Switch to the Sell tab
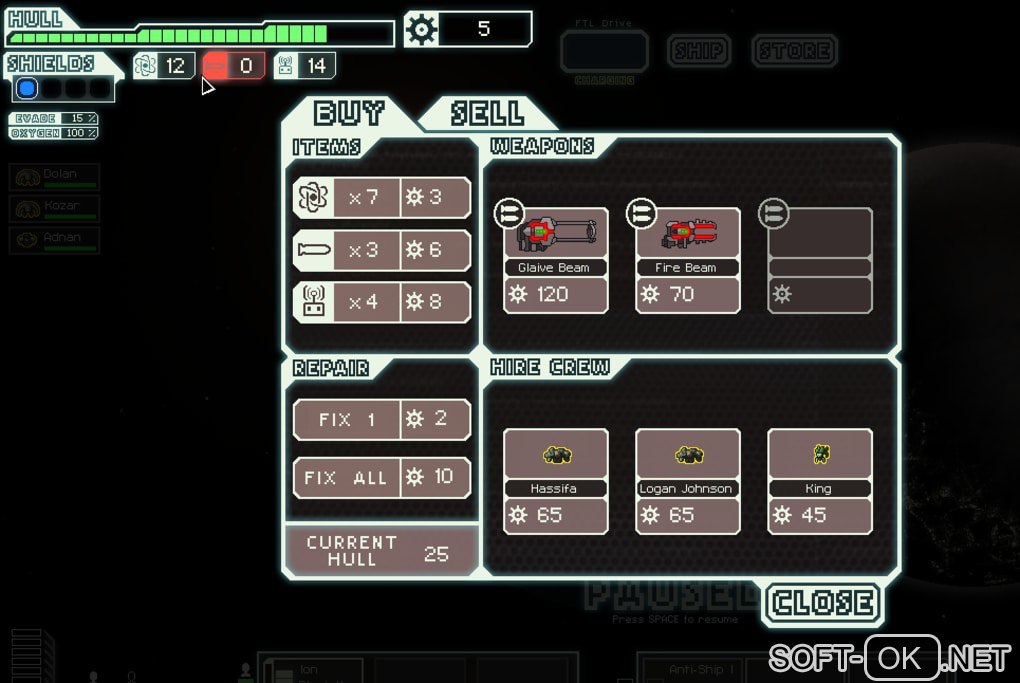1020x683 pixels. pyautogui.click(x=487, y=113)
